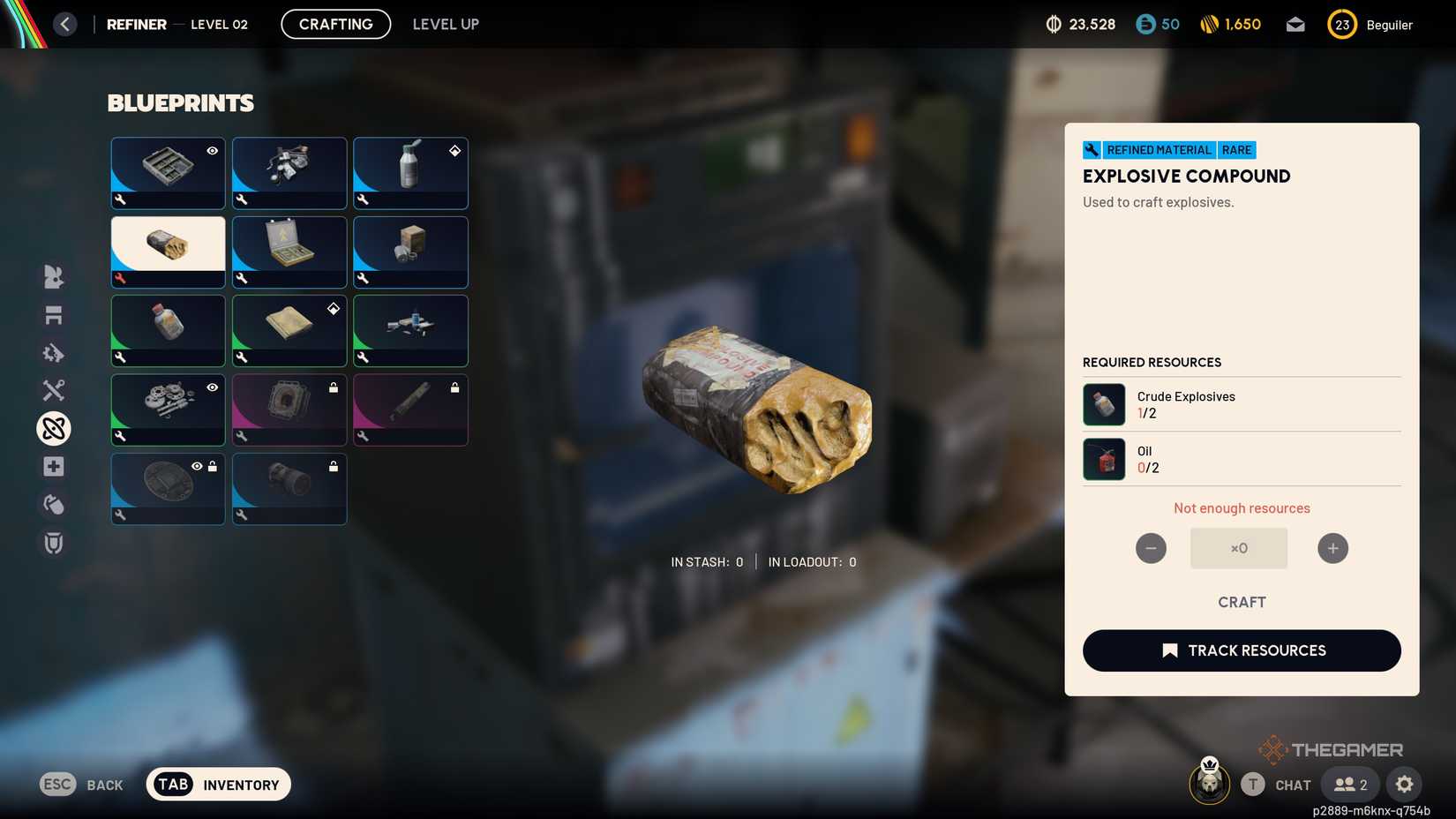Switch to the Level Up tab
Screen dimensions: 1456x819
coord(445,24)
